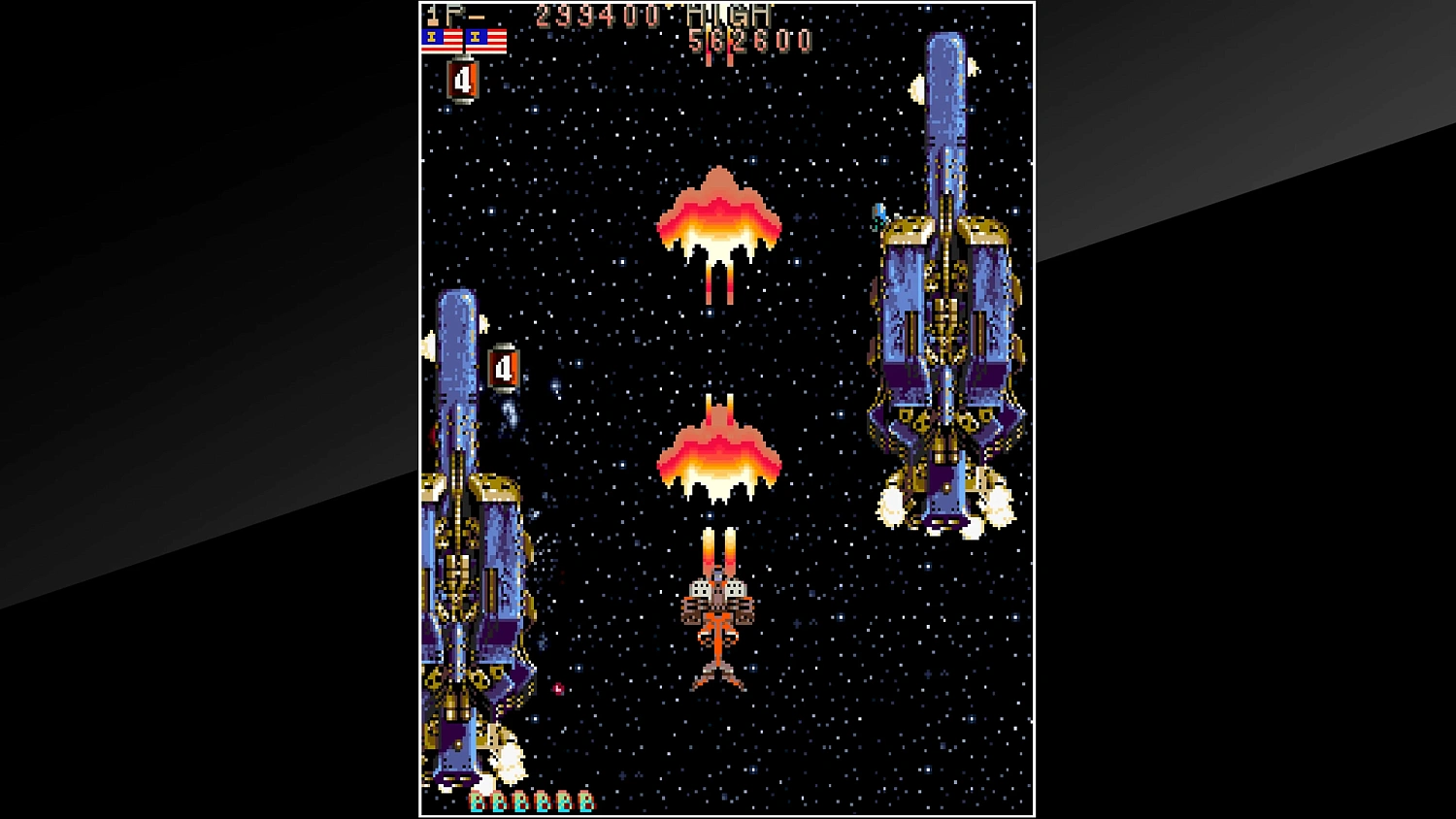Image resolution: width=1456 pixels, height=819 pixels.
Task: Click the second US flag life icon
Action: pyautogui.click(x=486, y=40)
